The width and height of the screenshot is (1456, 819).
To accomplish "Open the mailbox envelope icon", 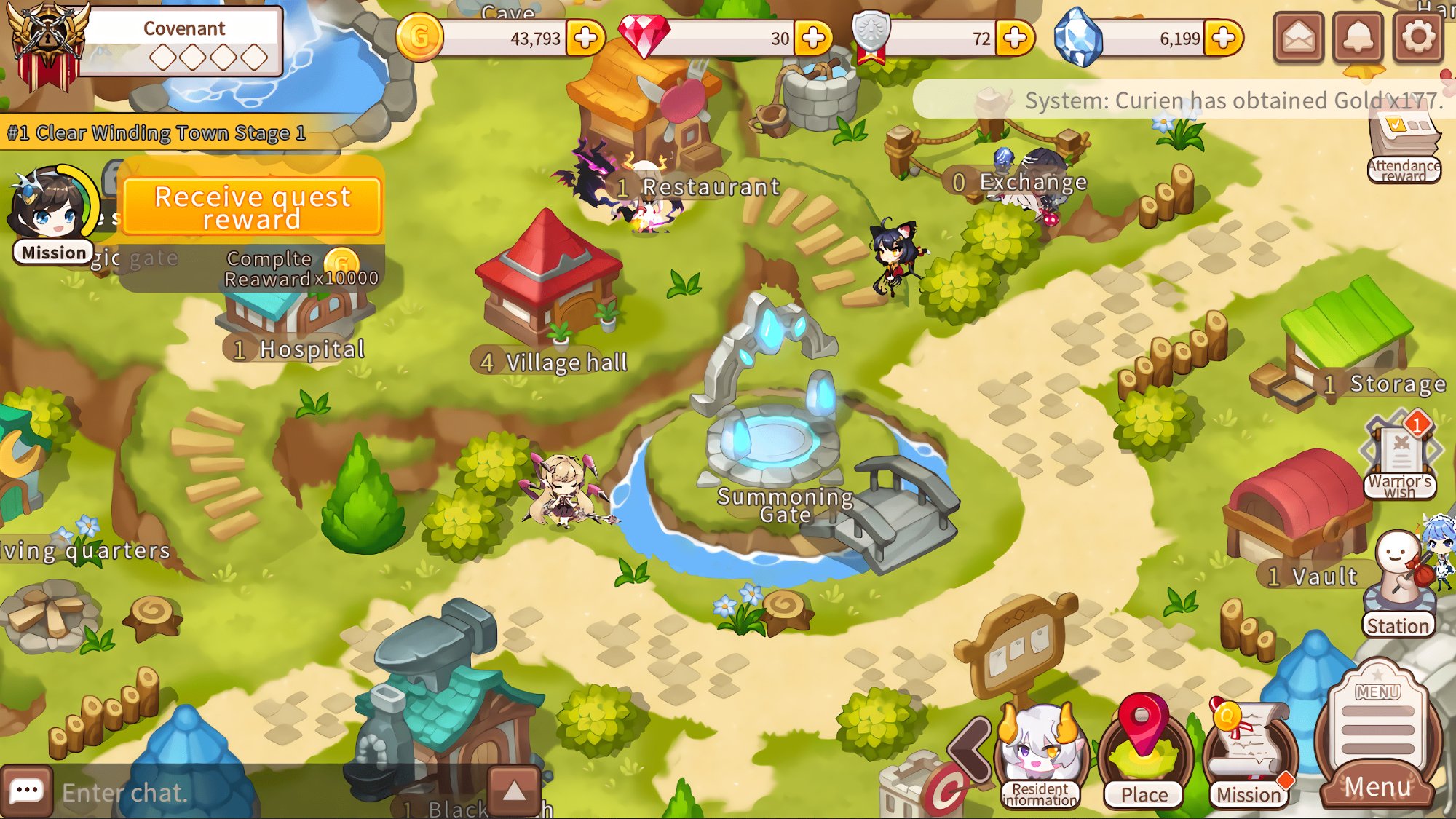I will [1298, 37].
